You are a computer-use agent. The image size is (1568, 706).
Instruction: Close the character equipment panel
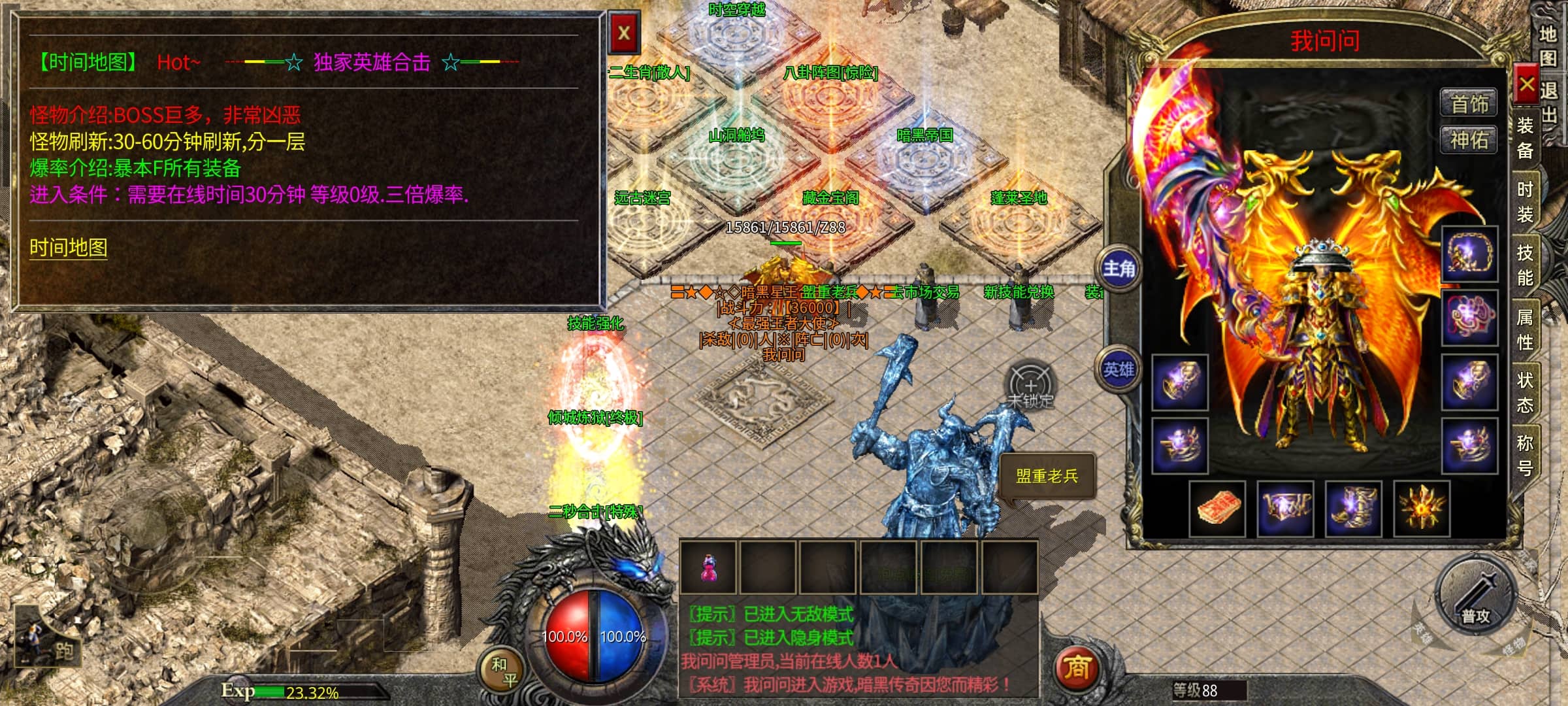1526,84
